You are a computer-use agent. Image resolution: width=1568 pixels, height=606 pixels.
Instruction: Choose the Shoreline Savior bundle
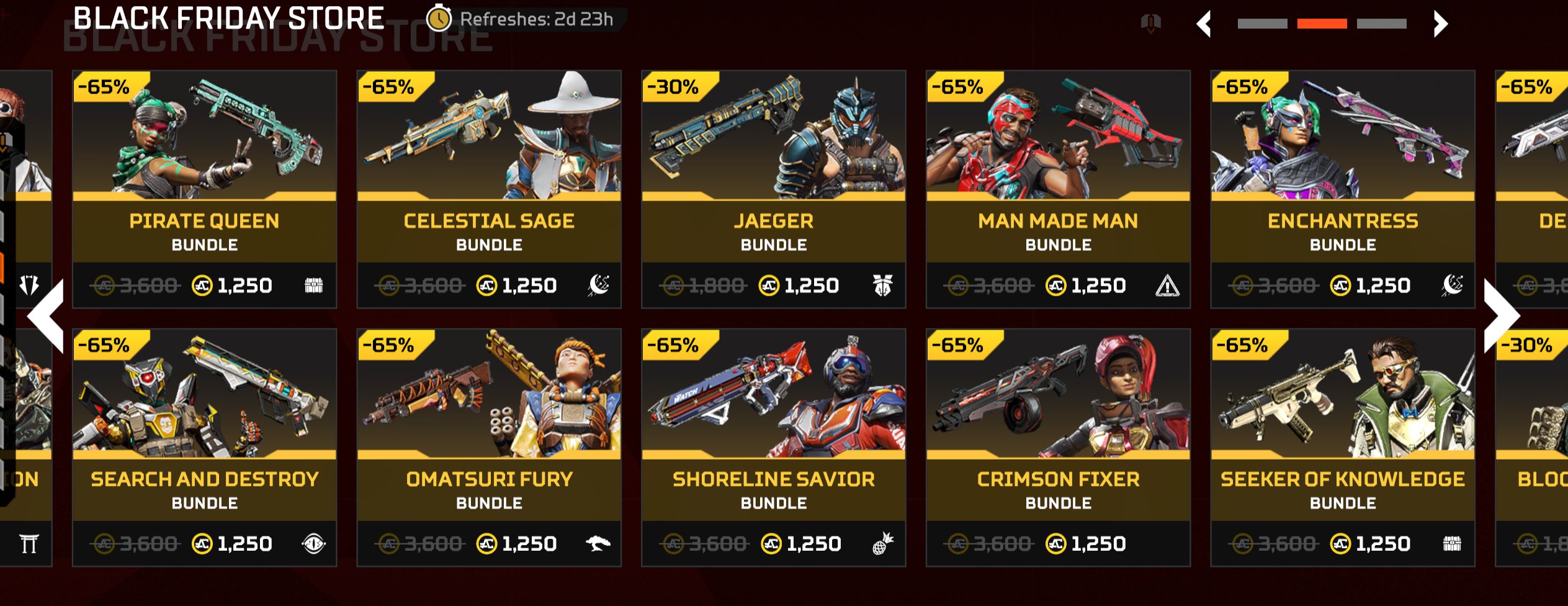coord(773,448)
